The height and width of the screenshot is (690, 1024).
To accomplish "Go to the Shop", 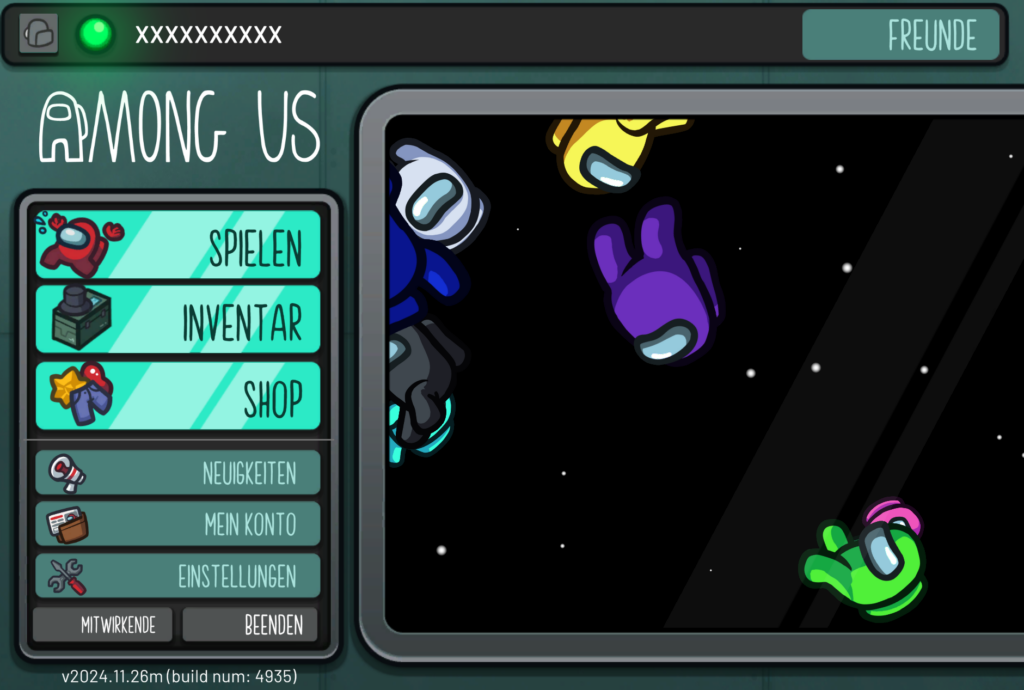I will (178, 396).
